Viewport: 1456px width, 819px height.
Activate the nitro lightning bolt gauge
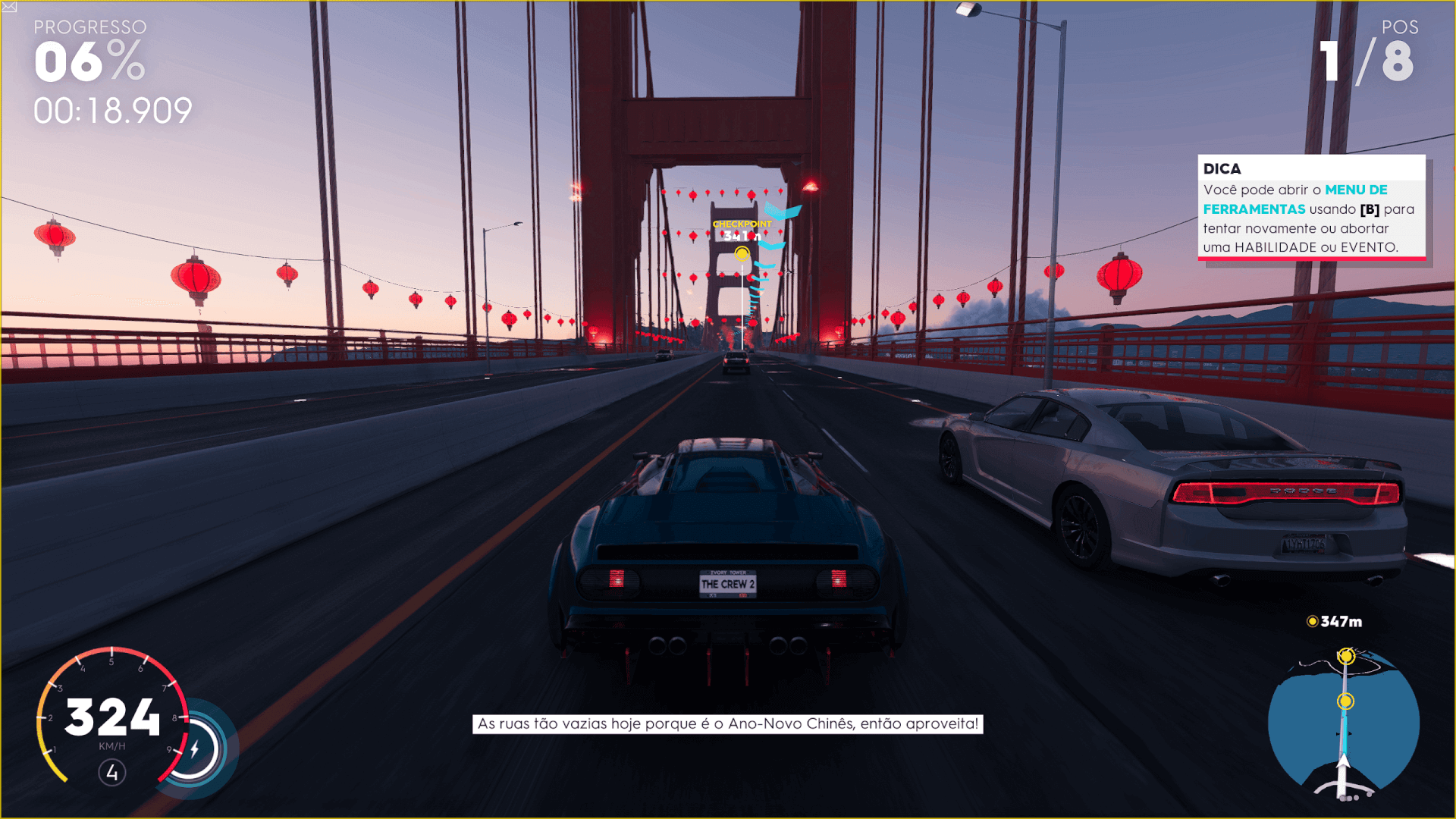(x=195, y=749)
